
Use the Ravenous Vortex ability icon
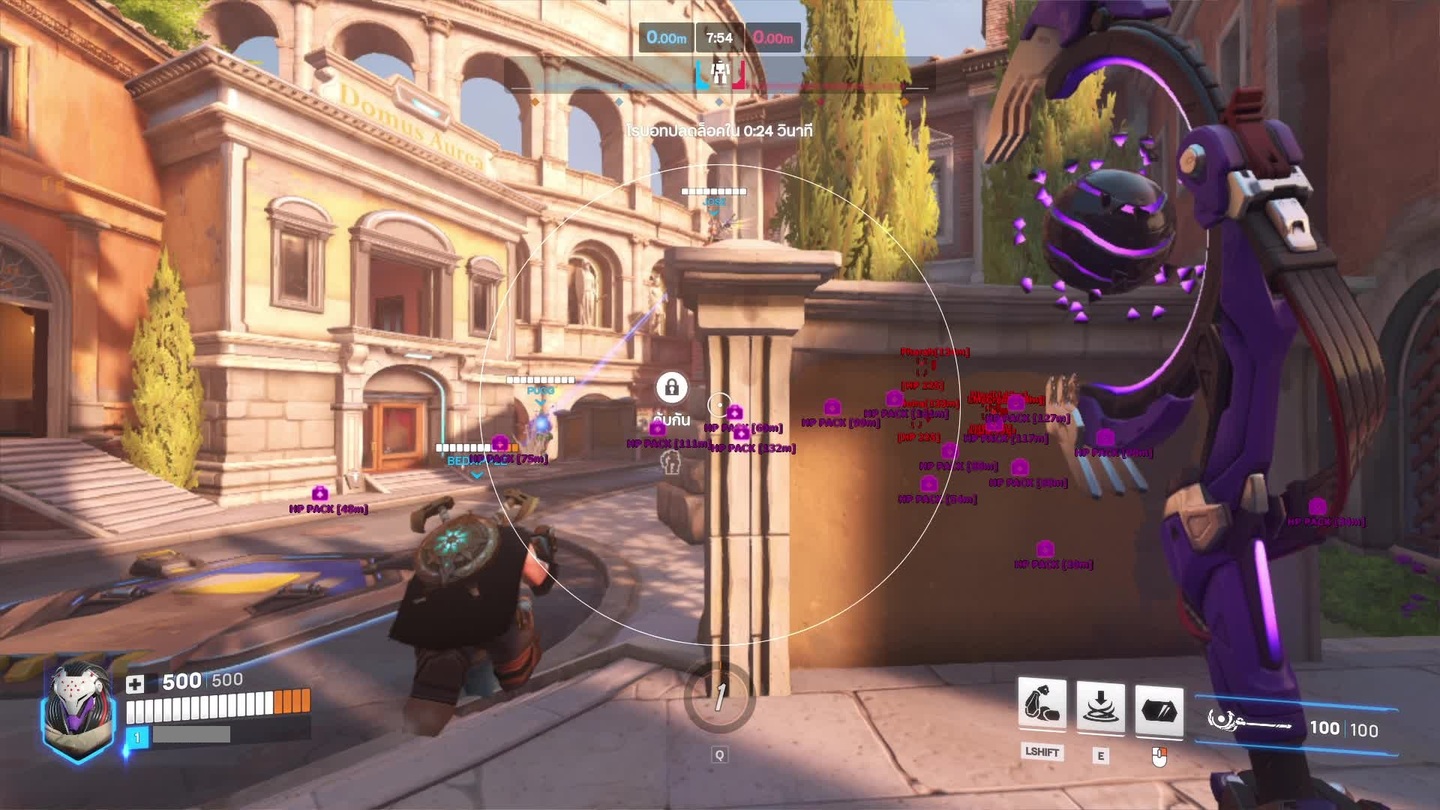(1100, 707)
